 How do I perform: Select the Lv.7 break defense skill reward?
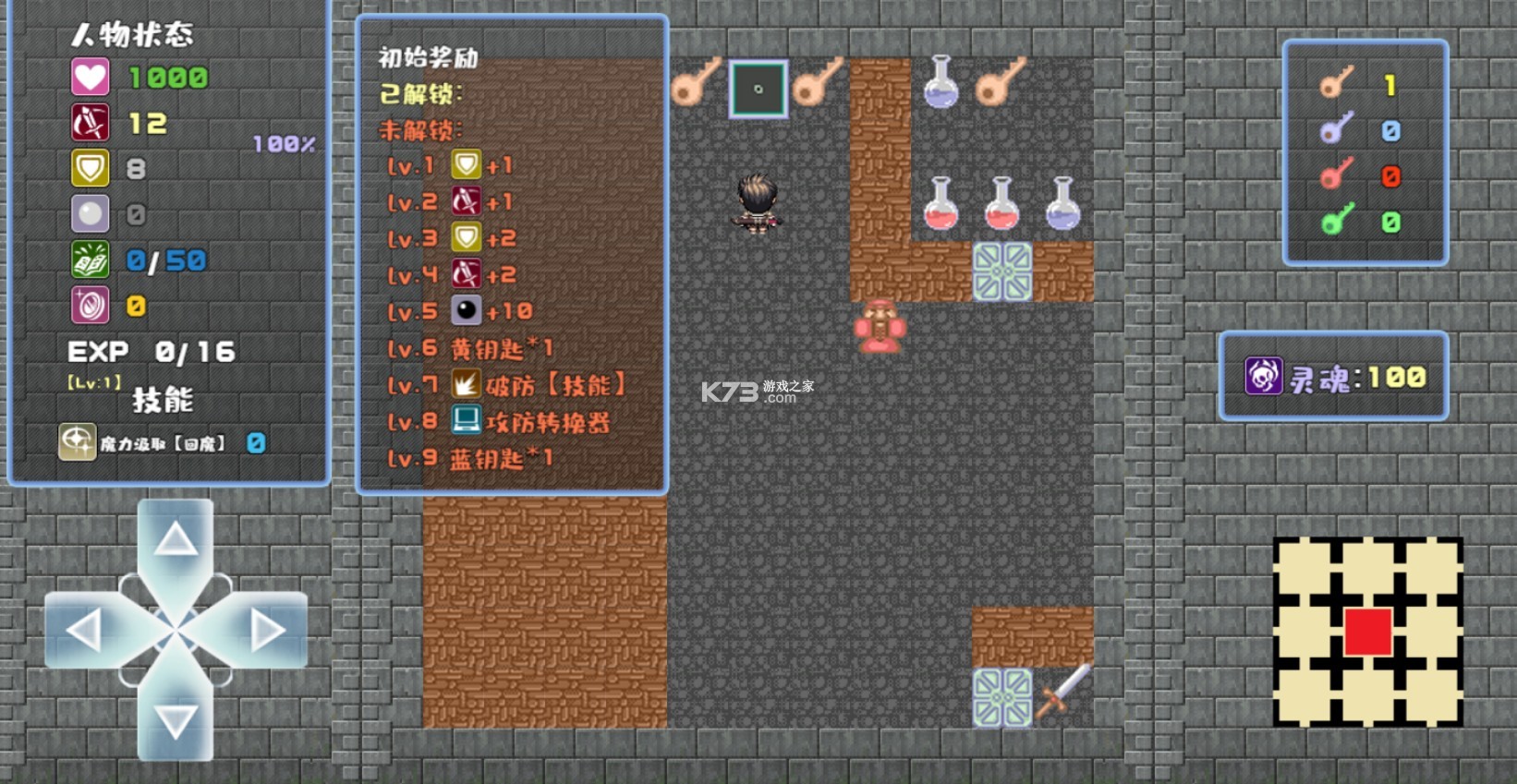click(x=466, y=384)
